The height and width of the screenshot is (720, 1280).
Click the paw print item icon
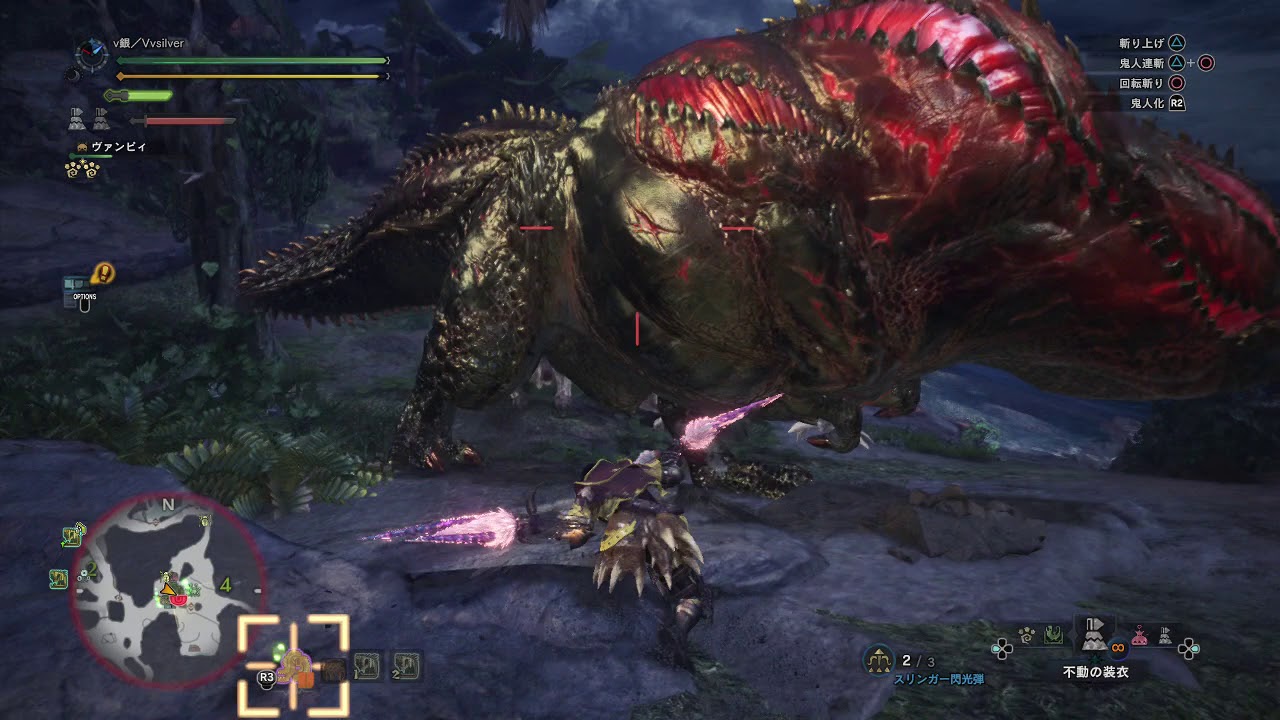point(1025,635)
